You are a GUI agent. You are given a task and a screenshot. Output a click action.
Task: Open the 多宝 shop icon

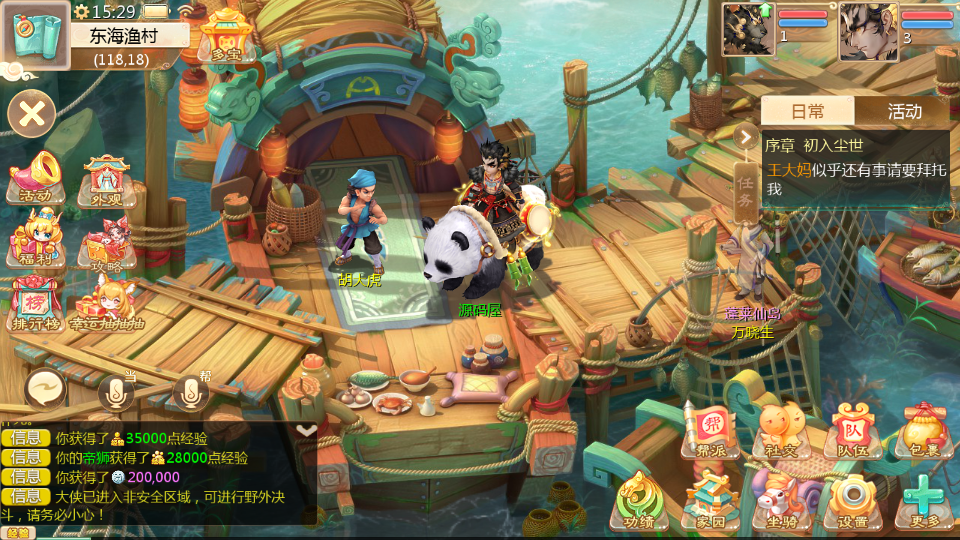(226, 38)
